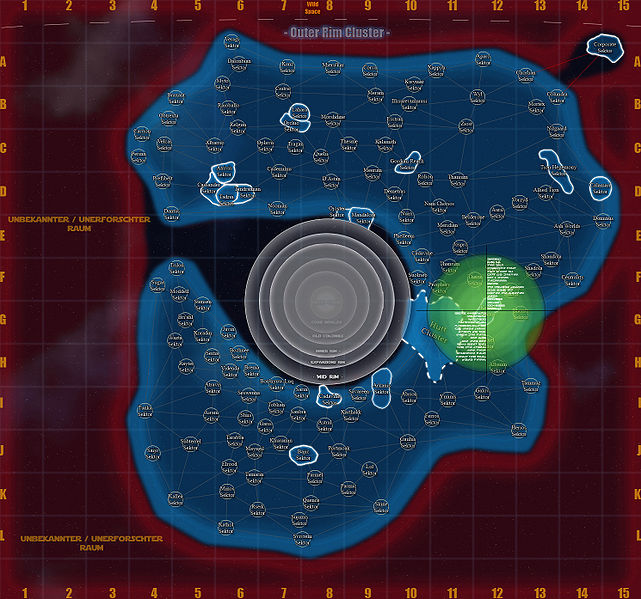The height and width of the screenshot is (599, 641).
Task: Select the Dalonbian Sektor node
Action: click(x=239, y=64)
